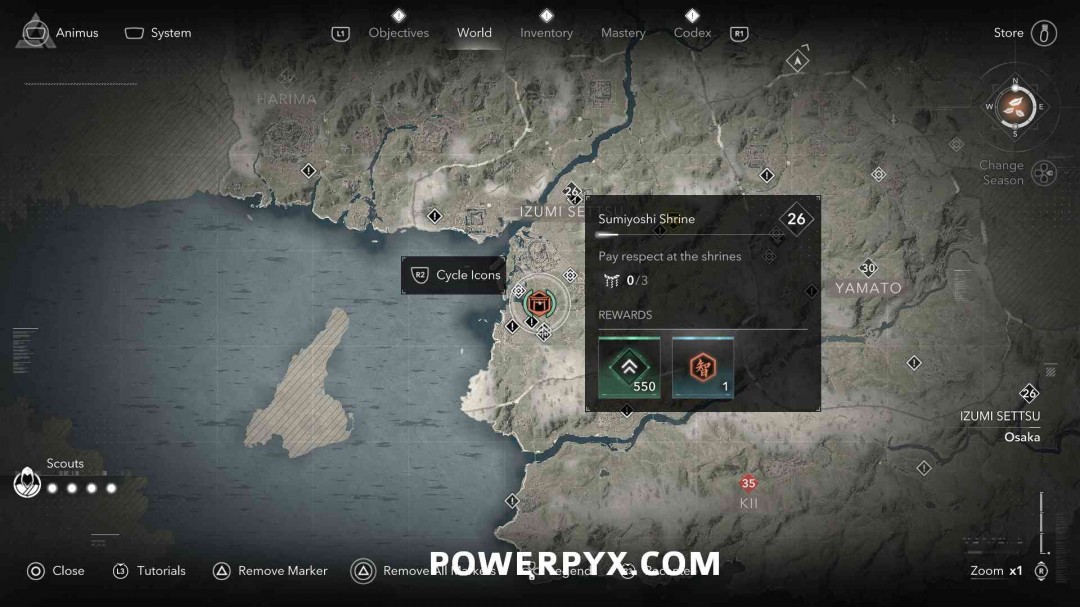Go to the Inventory tab
Image resolution: width=1080 pixels, height=607 pixels.
[x=546, y=33]
